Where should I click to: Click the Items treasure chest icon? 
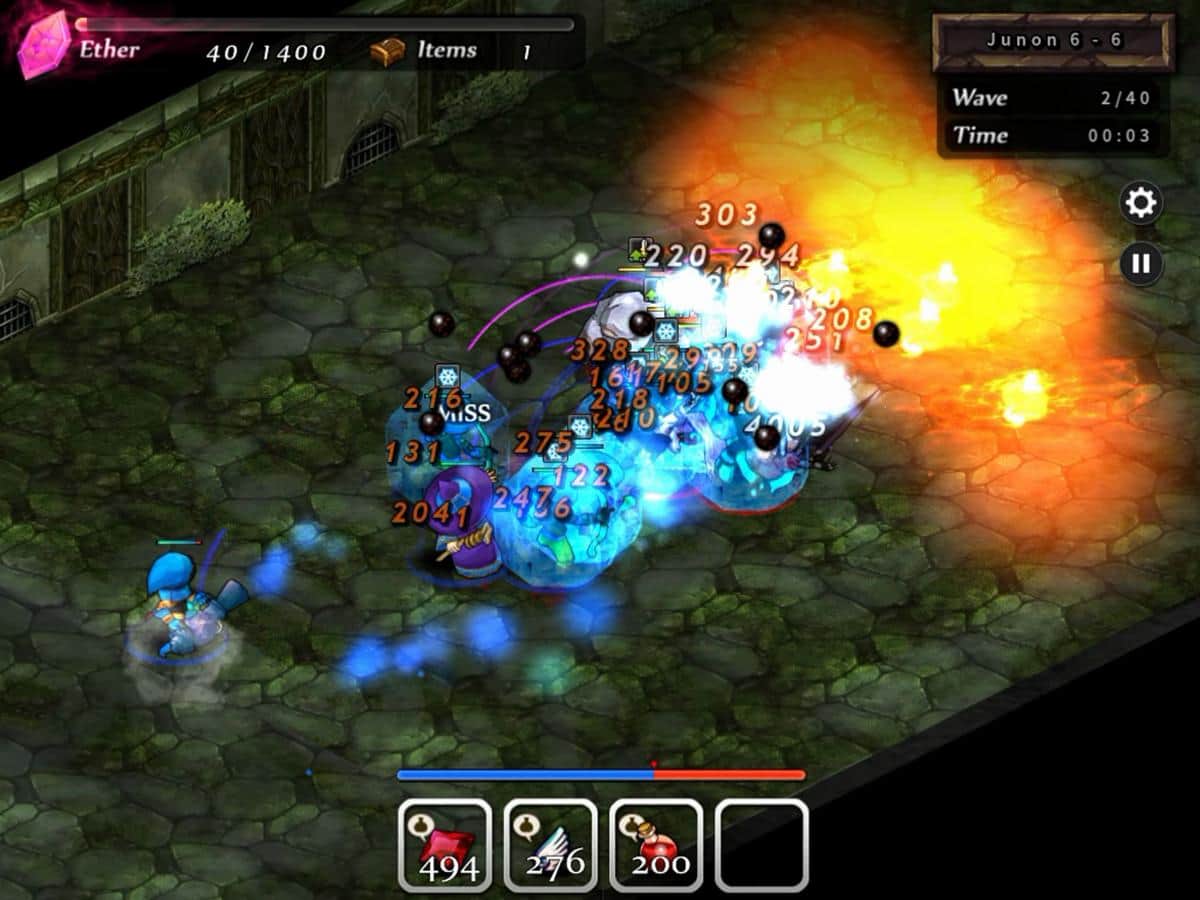(x=387, y=51)
